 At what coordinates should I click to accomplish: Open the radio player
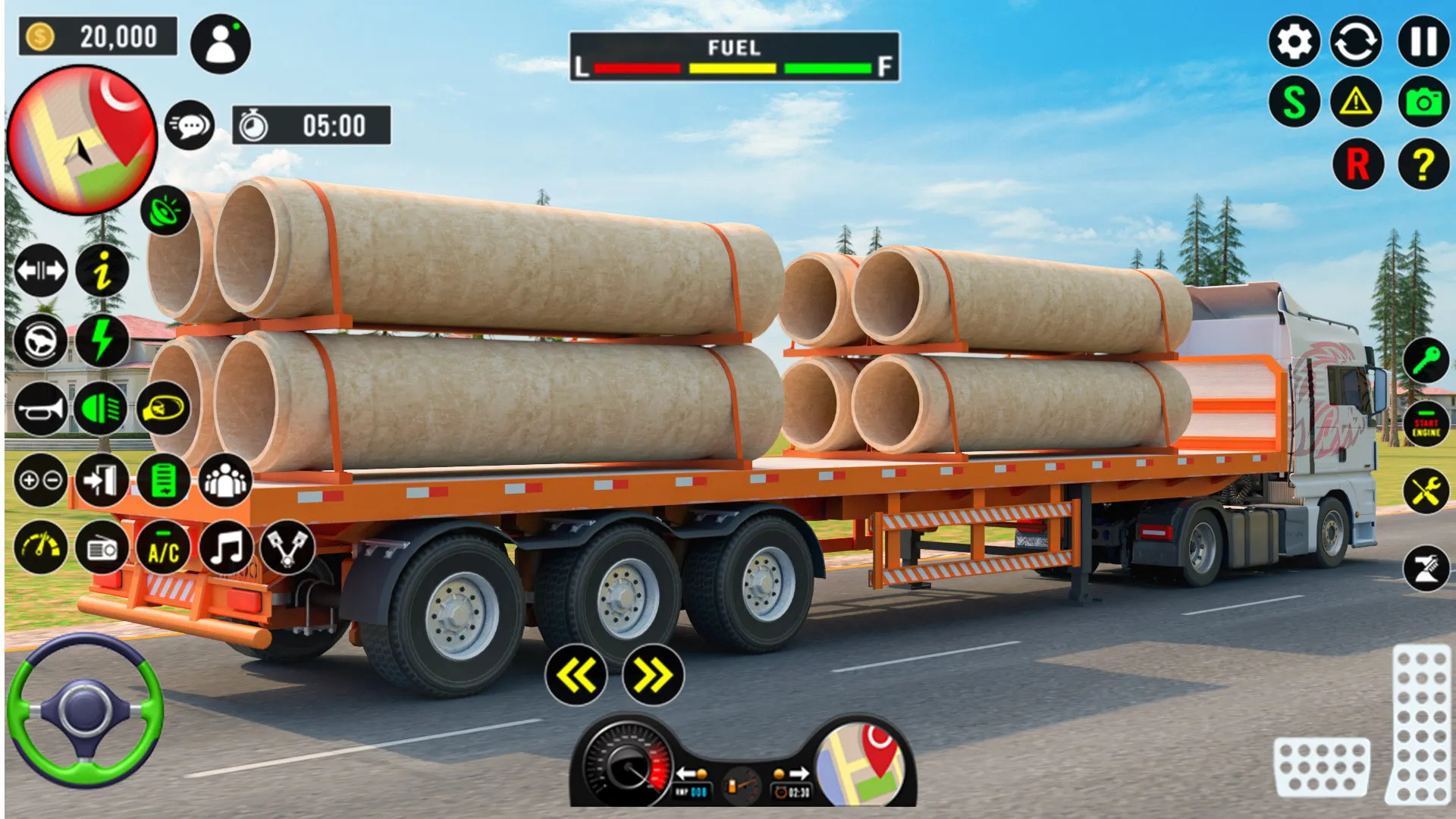[103, 548]
